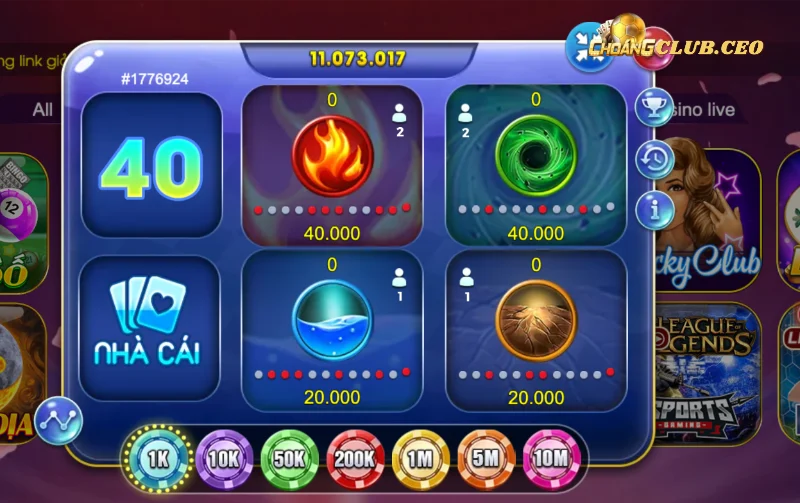The height and width of the screenshot is (503, 800).
Task: Minimize the game window with blue arrows button
Action: pyautogui.click(x=588, y=46)
